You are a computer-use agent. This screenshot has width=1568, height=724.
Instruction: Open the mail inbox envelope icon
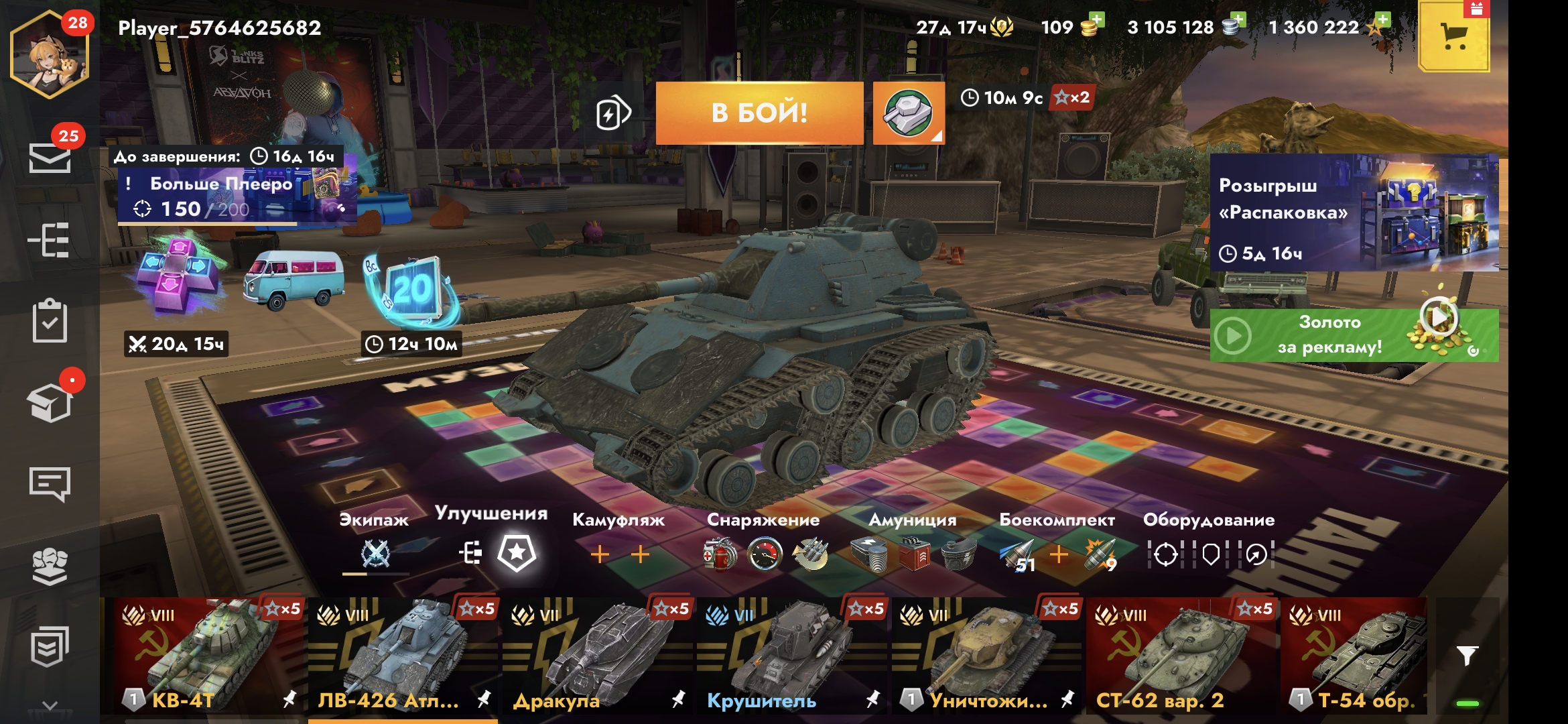pyautogui.click(x=50, y=158)
